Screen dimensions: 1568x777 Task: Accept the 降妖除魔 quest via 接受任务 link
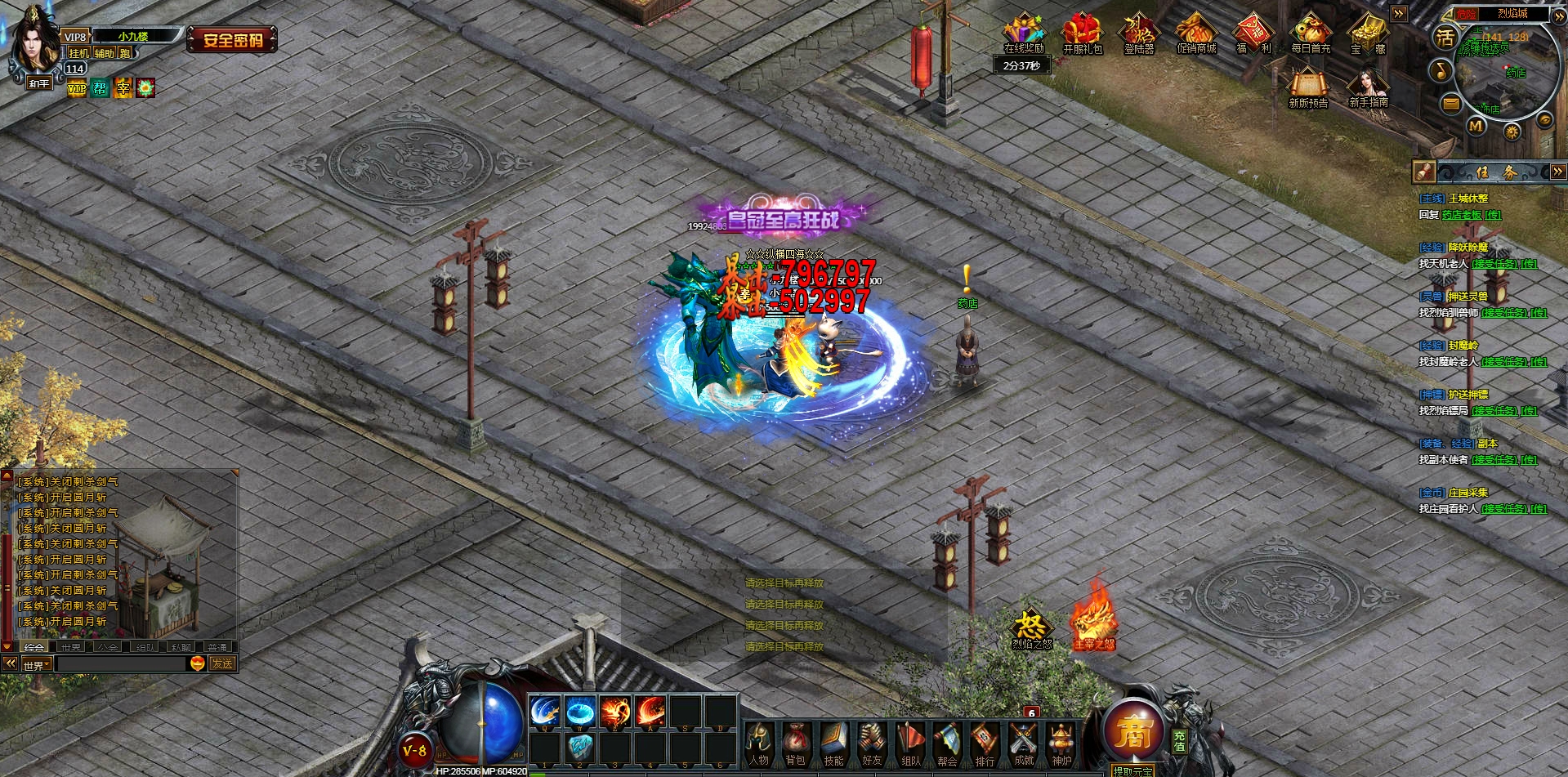point(1494,264)
